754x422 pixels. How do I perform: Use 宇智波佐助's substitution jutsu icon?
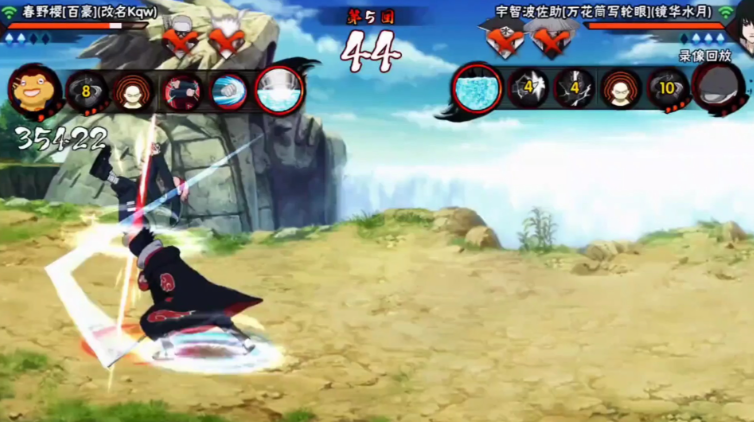(620, 89)
